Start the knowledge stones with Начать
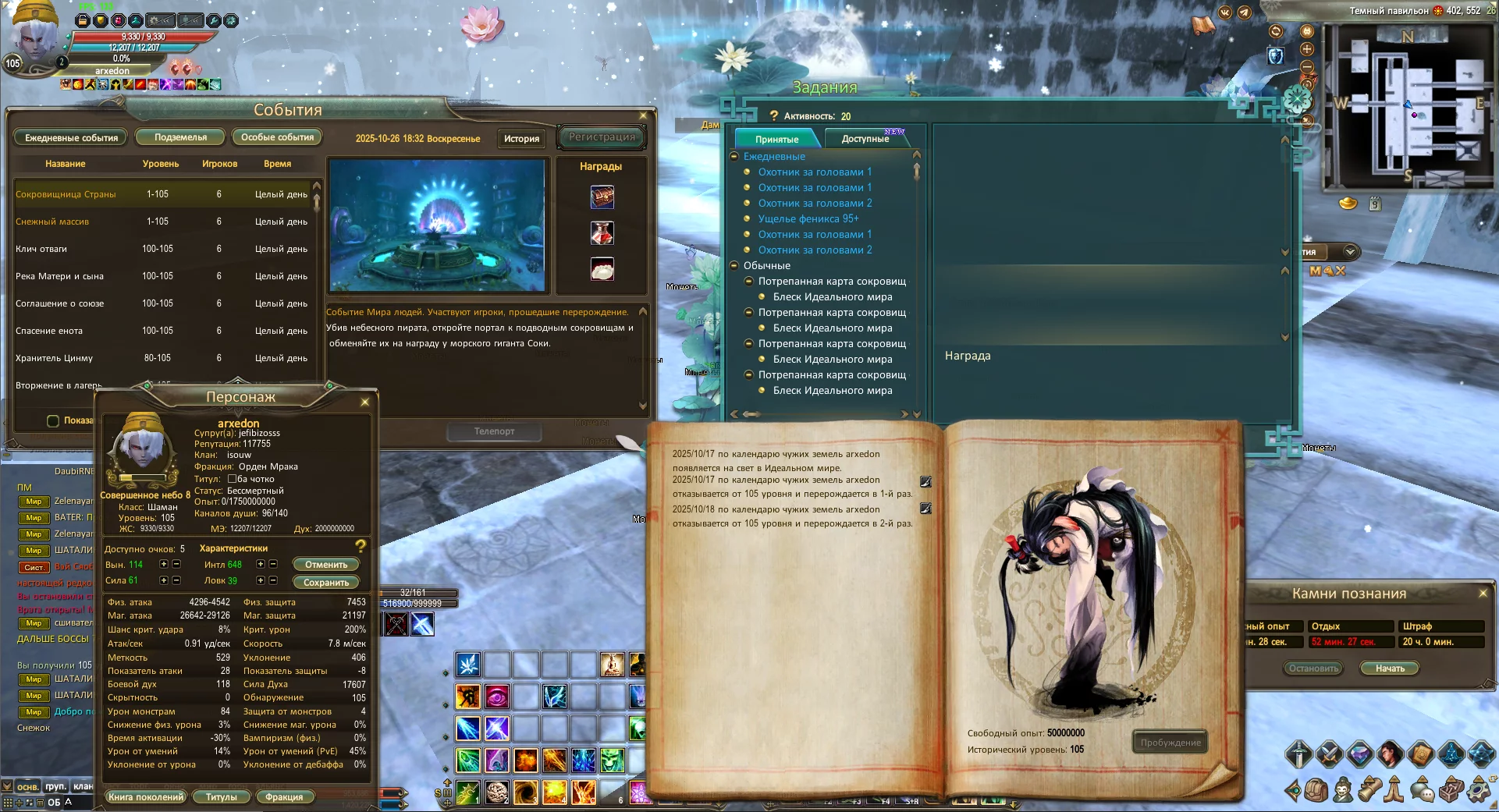The height and width of the screenshot is (812, 1499). tap(1390, 668)
